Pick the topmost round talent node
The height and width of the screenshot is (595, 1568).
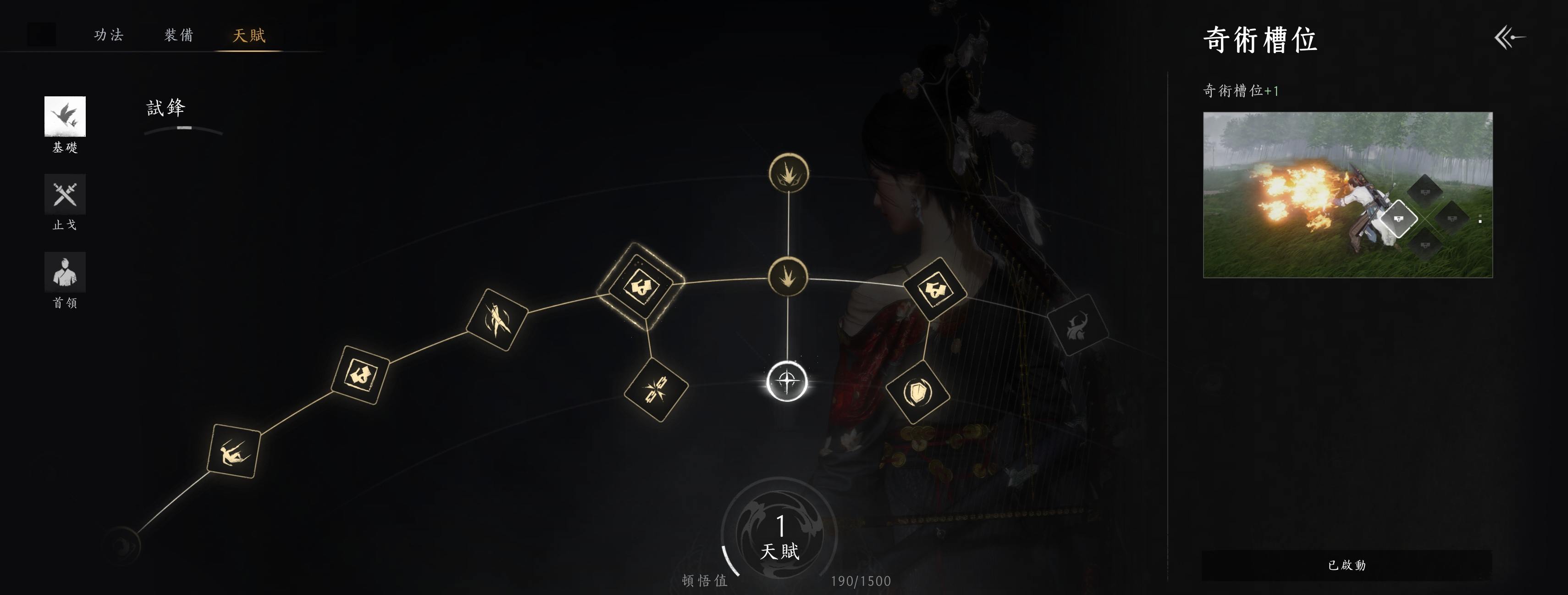click(789, 173)
